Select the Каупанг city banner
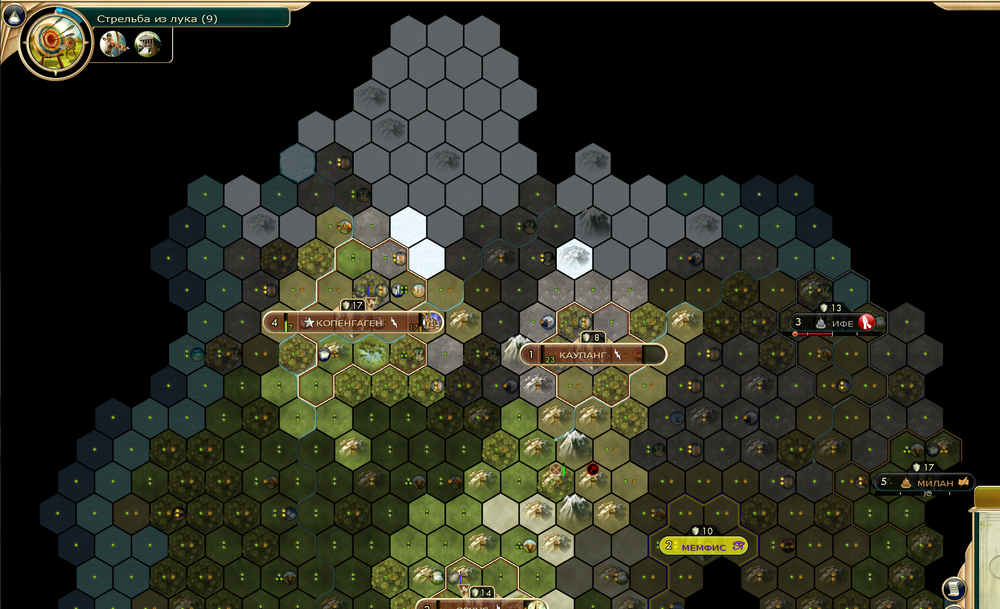1000x609 pixels. 594,355
